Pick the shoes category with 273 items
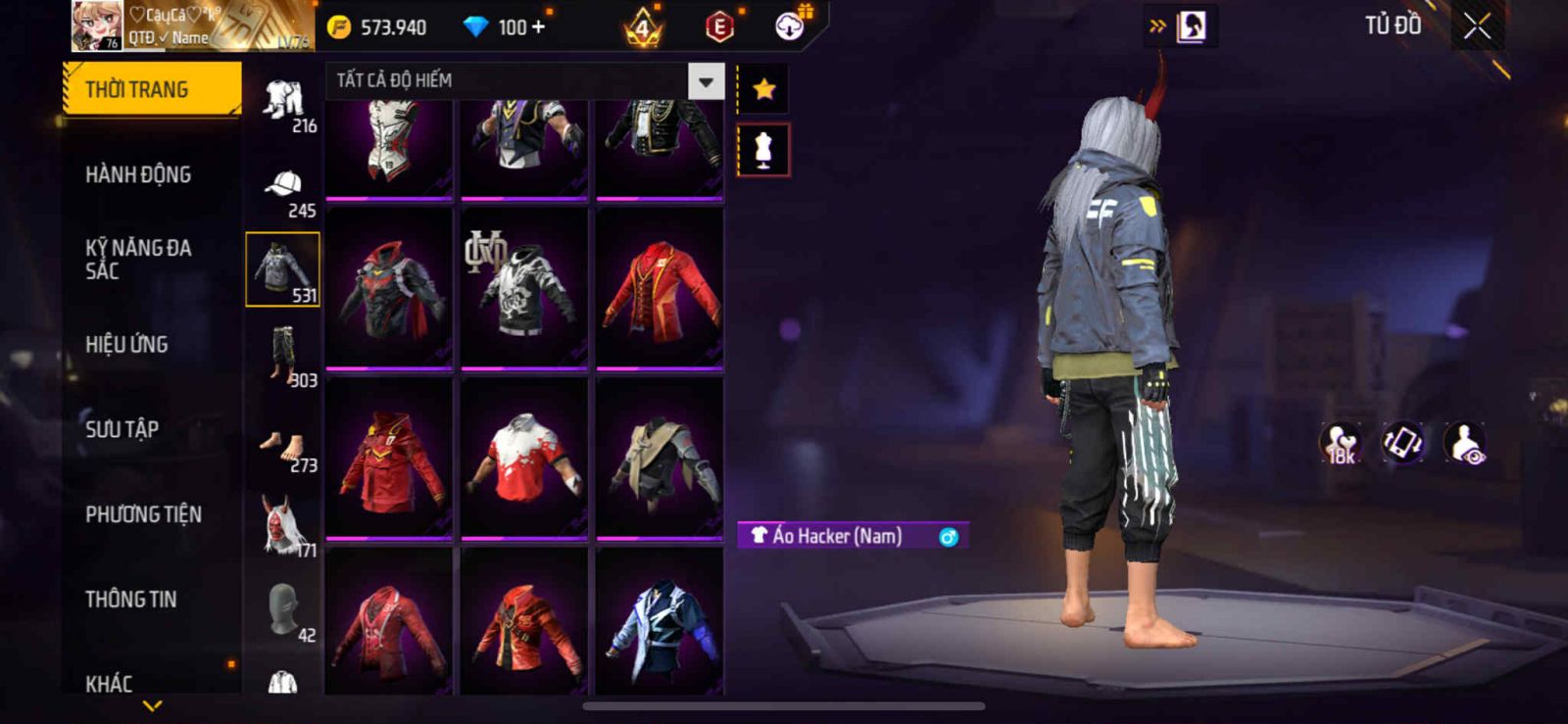Image resolution: width=1568 pixels, height=724 pixels. (283, 448)
